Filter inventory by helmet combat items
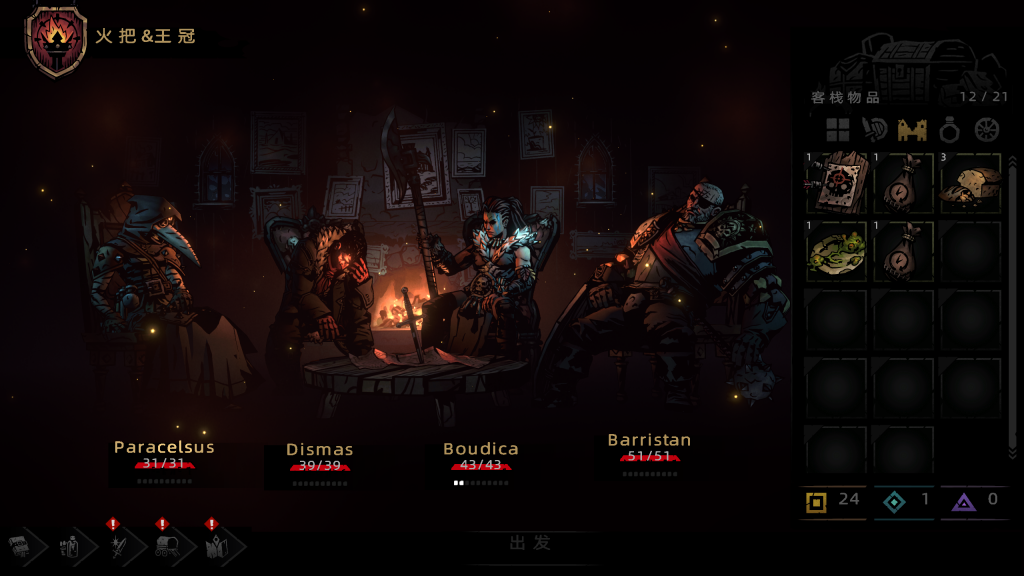Screen dimensions: 1024x576 [875, 130]
